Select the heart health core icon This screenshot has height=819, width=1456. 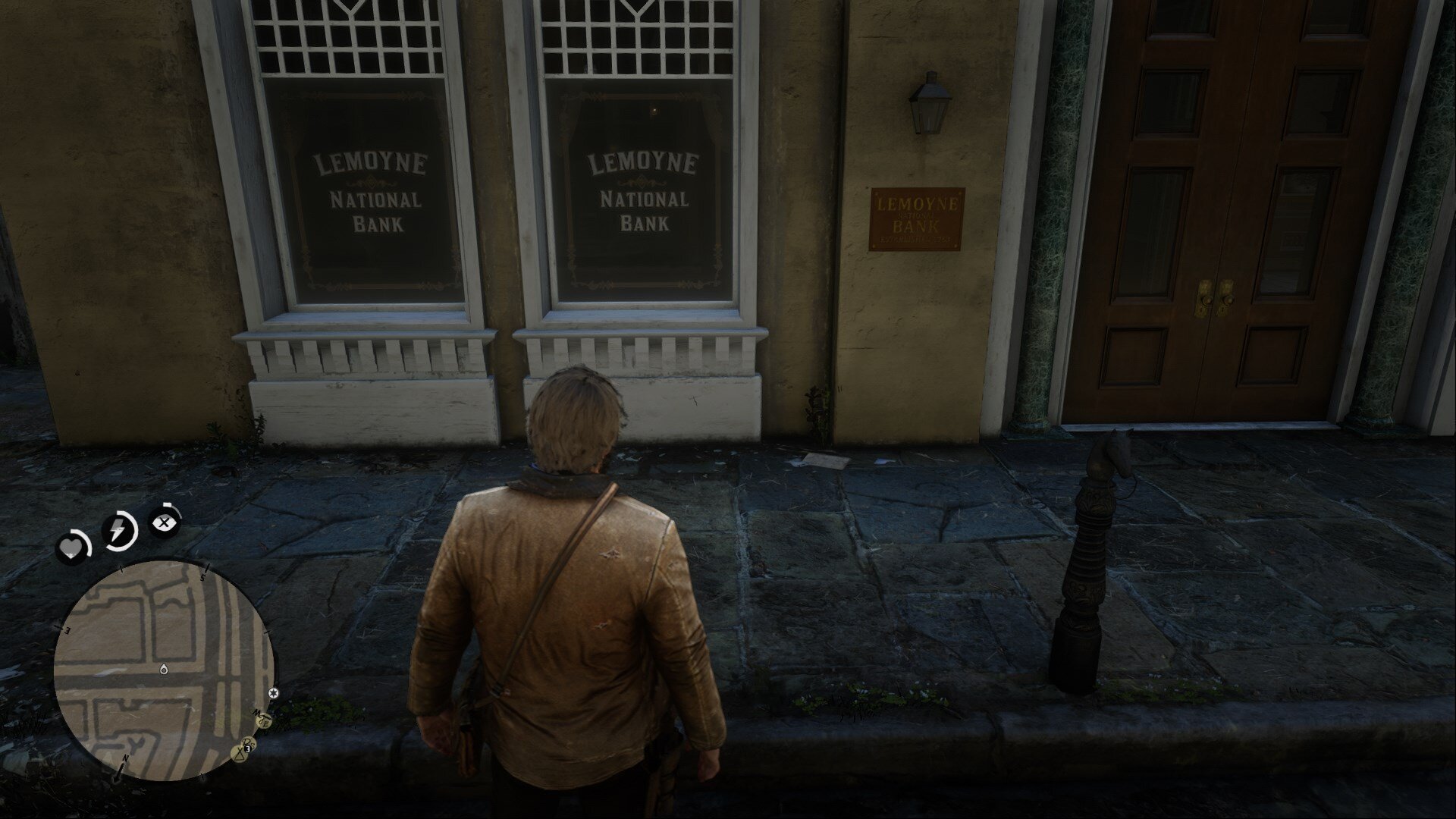click(71, 548)
